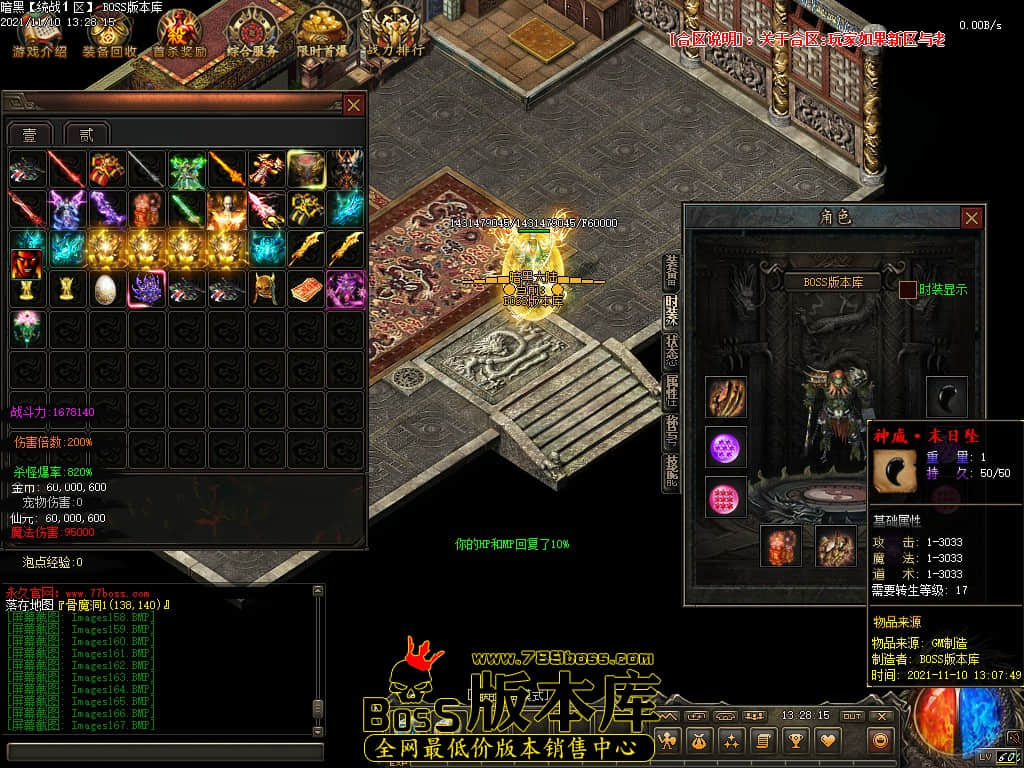Select the white egg item in bag
The image size is (1024, 768).
point(106,289)
